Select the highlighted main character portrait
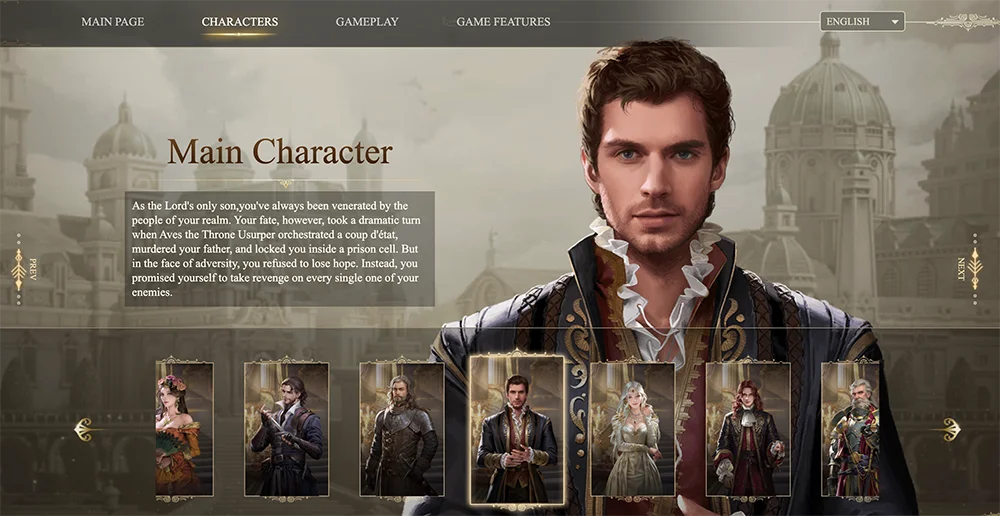 516,429
